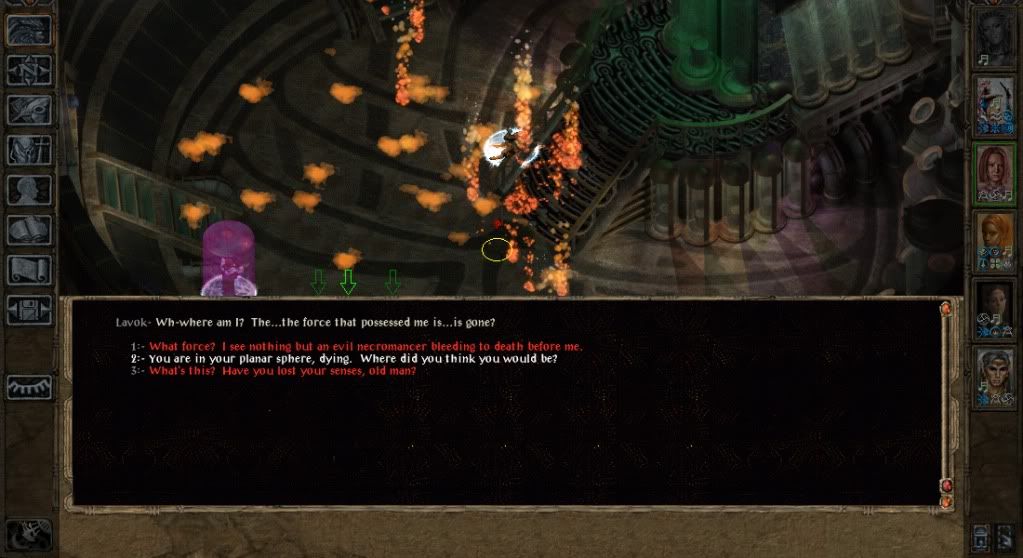Choose reply 1: "What force? I see nothing..."
Viewport: 1023px width, 558px height.
pyautogui.click(x=365, y=346)
